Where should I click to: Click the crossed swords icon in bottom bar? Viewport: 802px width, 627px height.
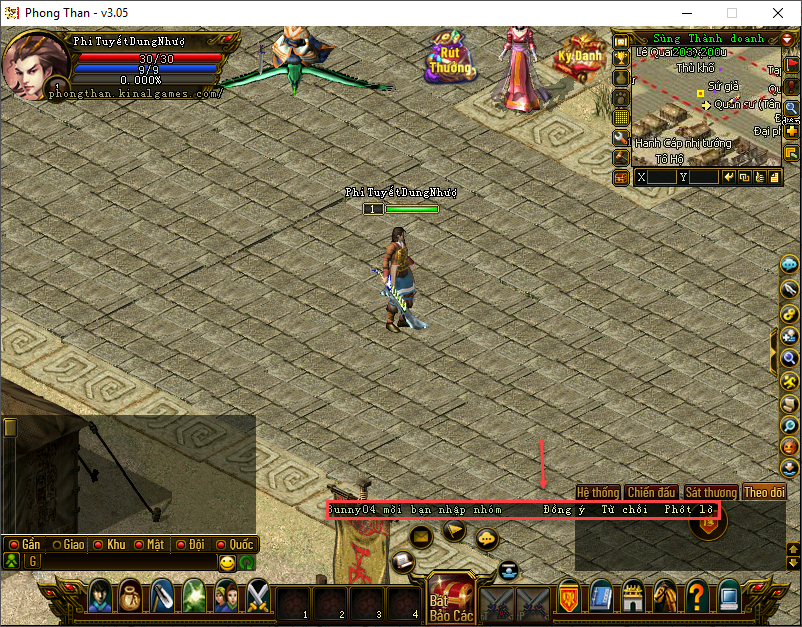pyautogui.click(x=259, y=596)
